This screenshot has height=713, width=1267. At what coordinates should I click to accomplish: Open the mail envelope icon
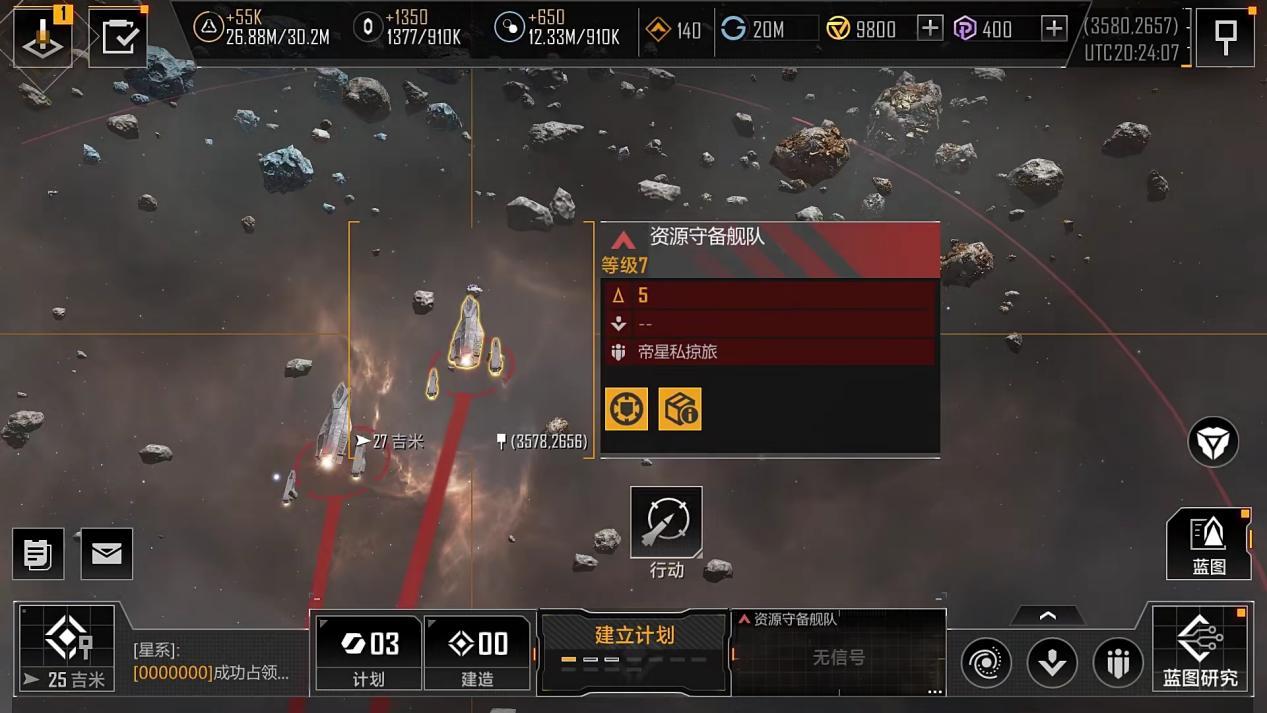click(107, 553)
